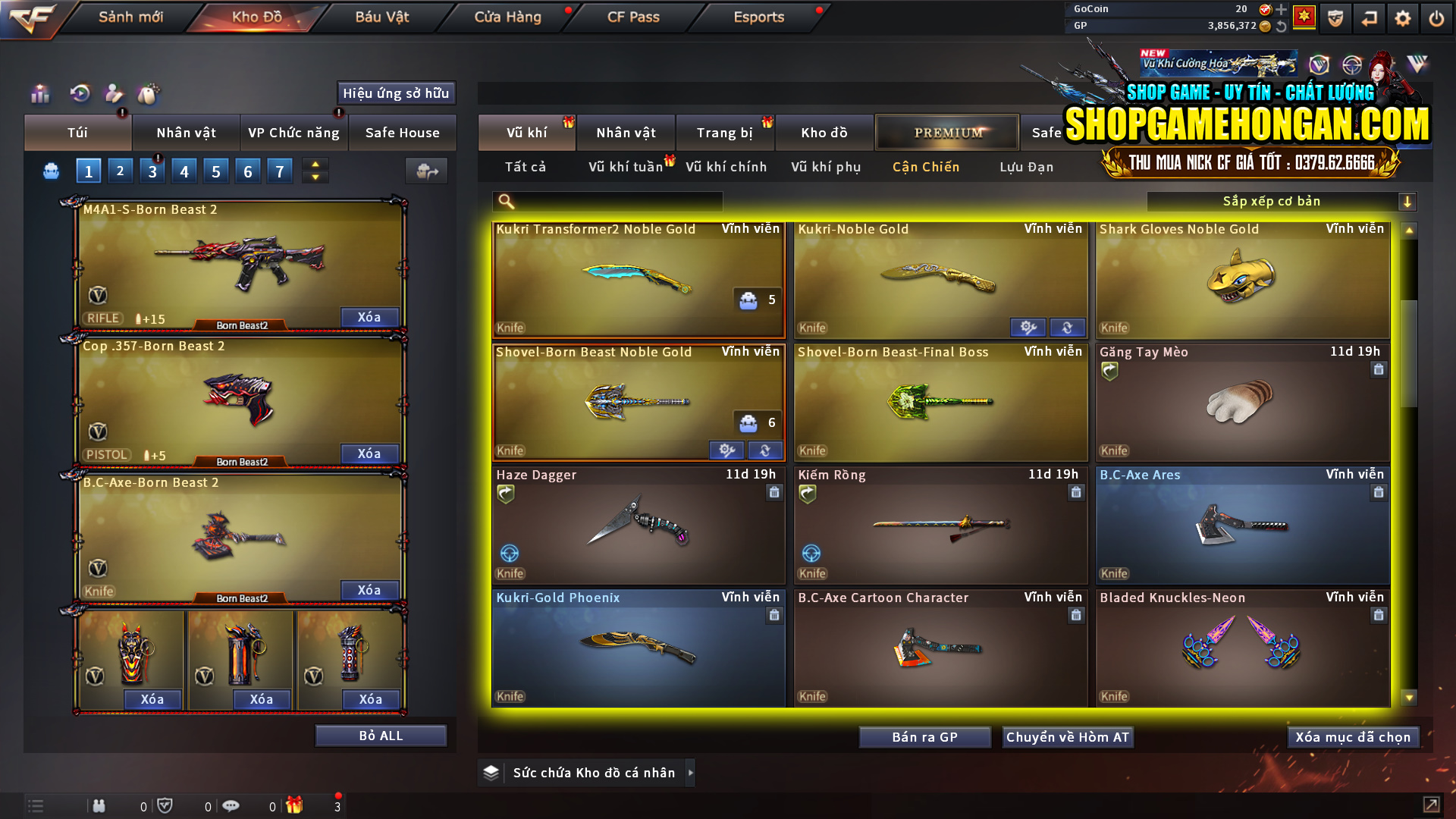Open the settings gear in the top right
The image size is (1456, 819).
click(x=1402, y=17)
